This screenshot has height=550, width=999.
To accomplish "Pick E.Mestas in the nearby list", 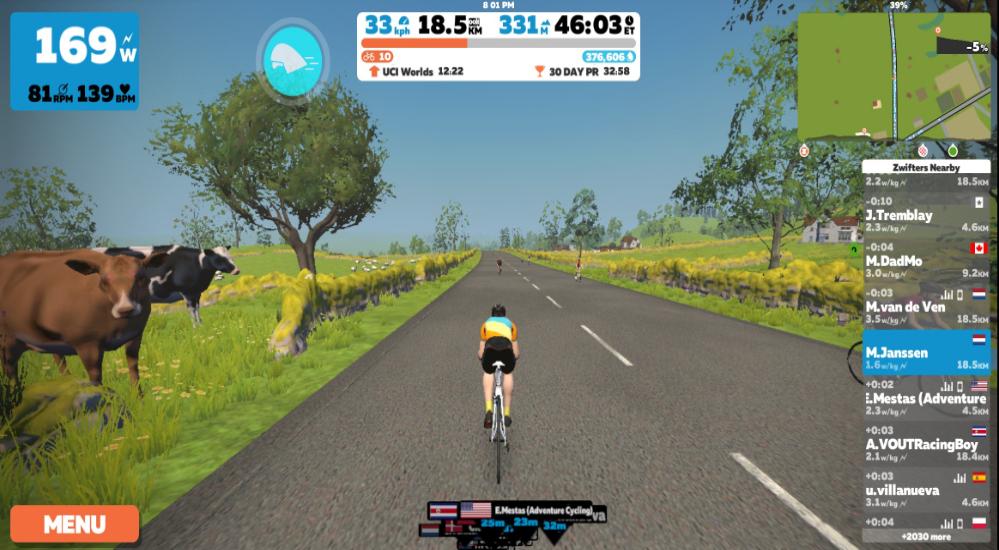I will coord(925,398).
